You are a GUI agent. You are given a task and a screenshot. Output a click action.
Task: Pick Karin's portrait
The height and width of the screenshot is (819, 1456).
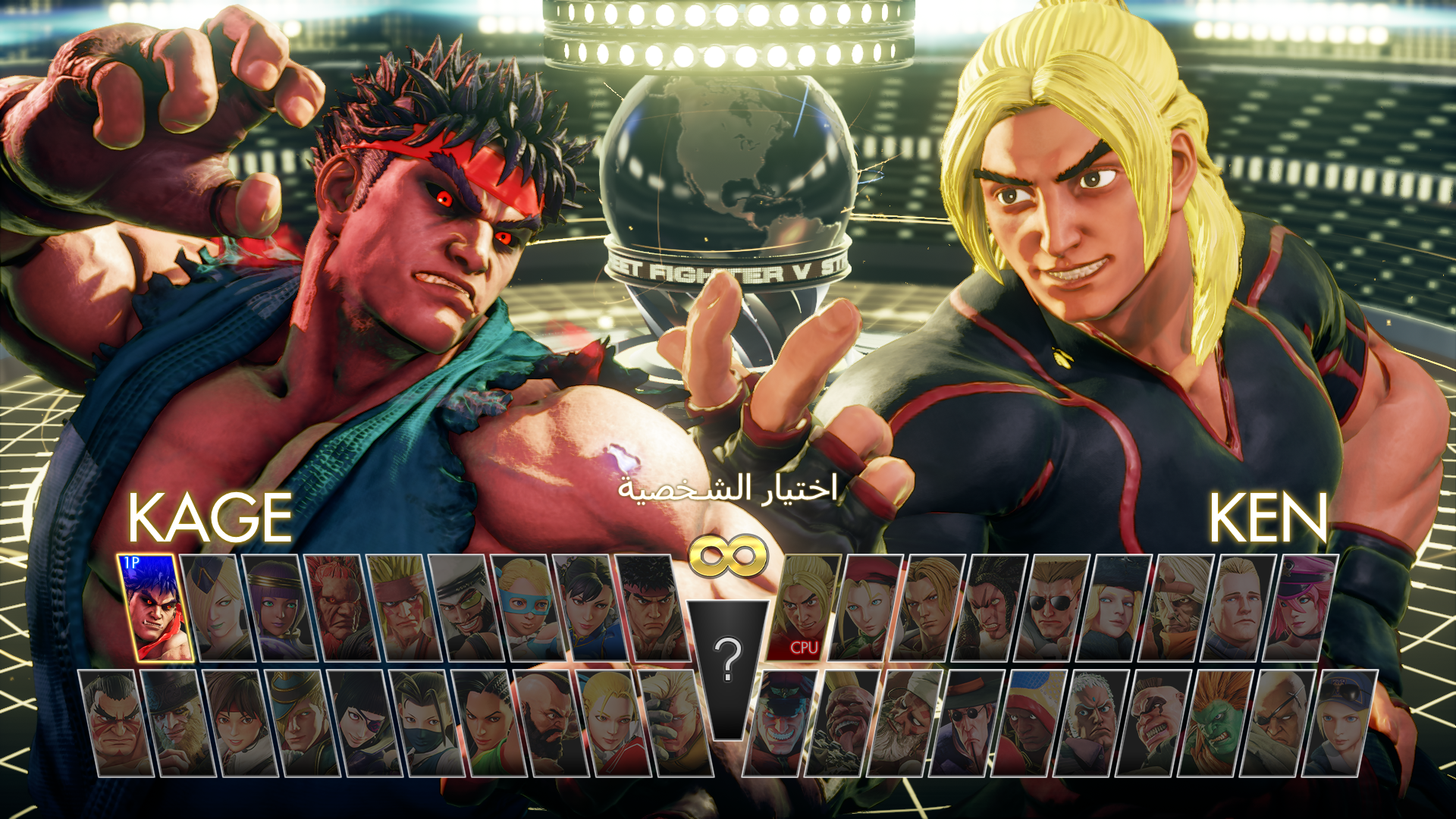click(608, 724)
